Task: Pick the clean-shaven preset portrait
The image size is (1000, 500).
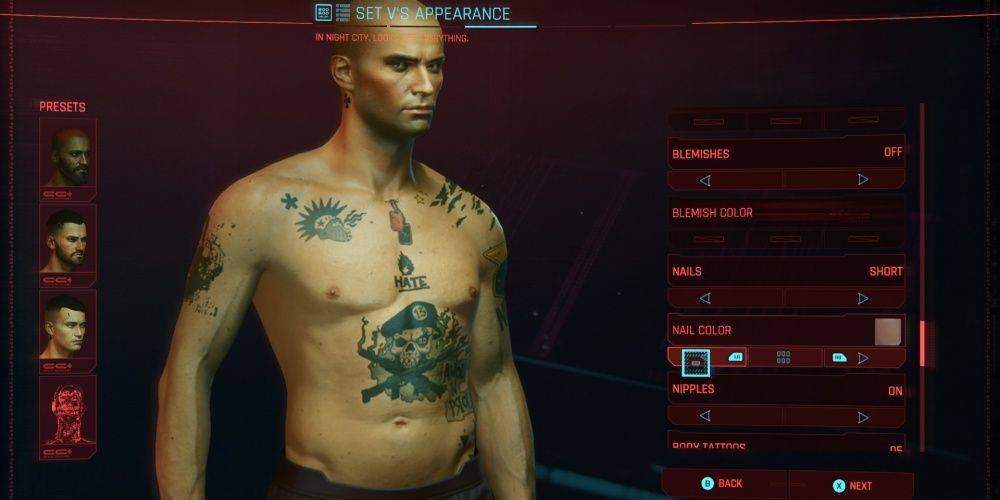Action: click(67, 328)
